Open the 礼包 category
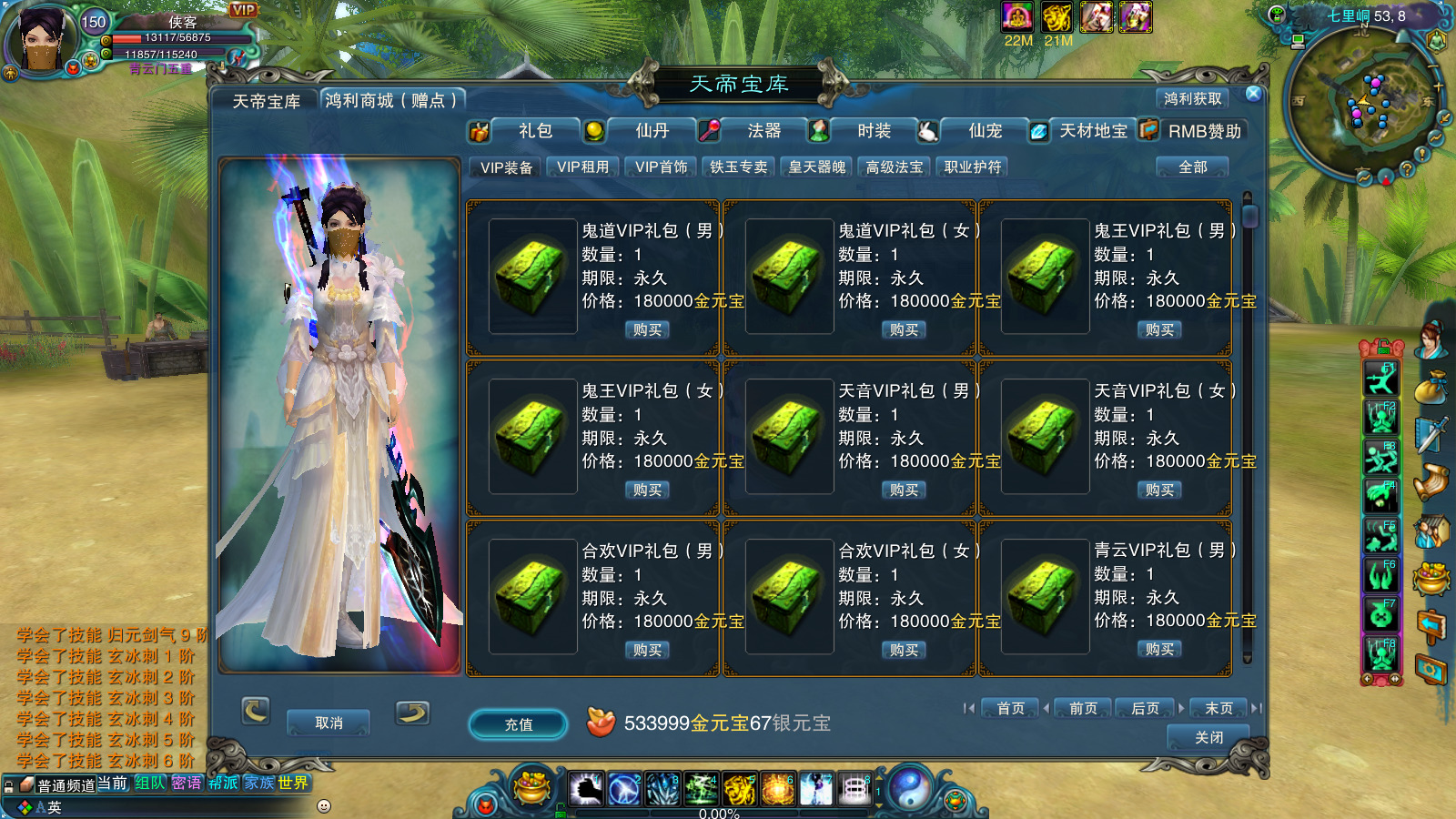The width and height of the screenshot is (1456, 819). pyautogui.click(x=534, y=131)
